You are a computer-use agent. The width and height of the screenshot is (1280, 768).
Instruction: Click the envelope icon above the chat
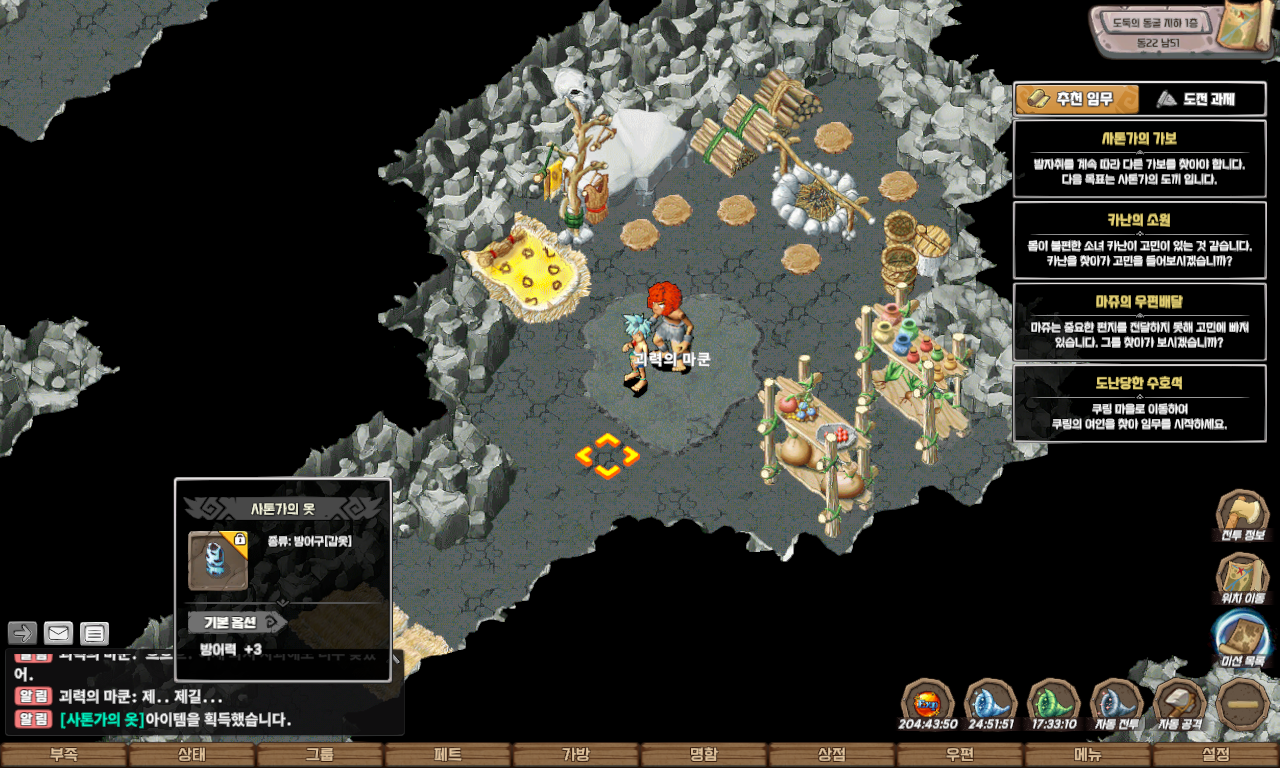pos(58,633)
